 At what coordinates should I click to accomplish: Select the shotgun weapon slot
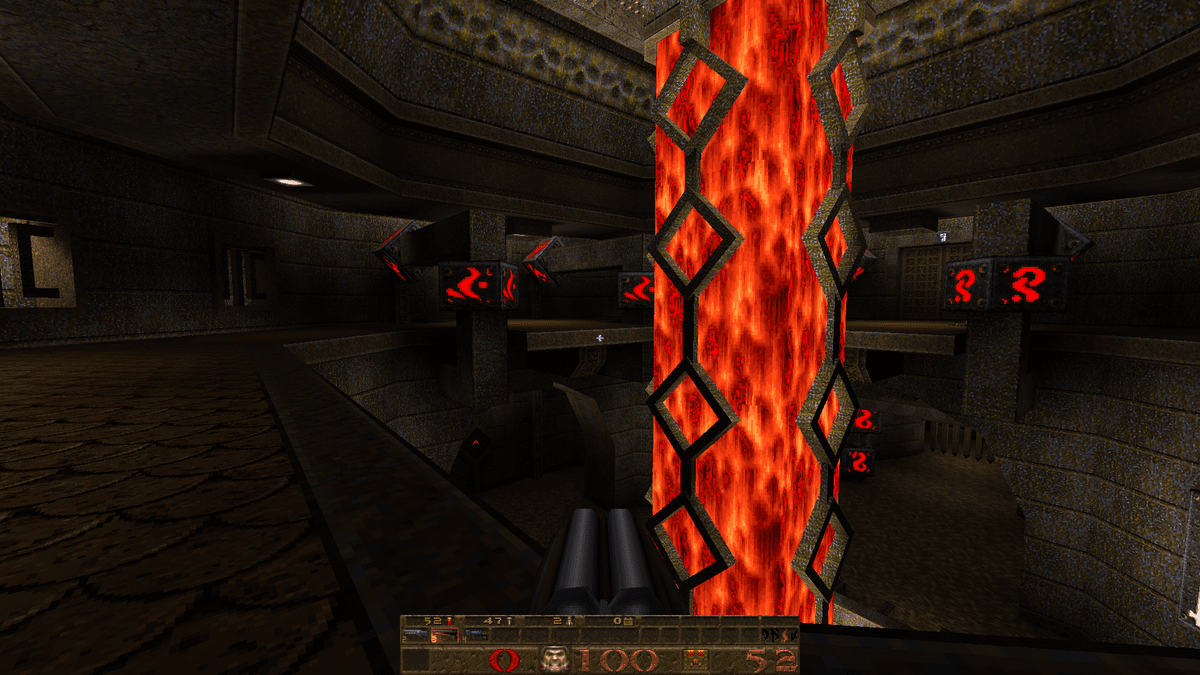tap(416, 635)
